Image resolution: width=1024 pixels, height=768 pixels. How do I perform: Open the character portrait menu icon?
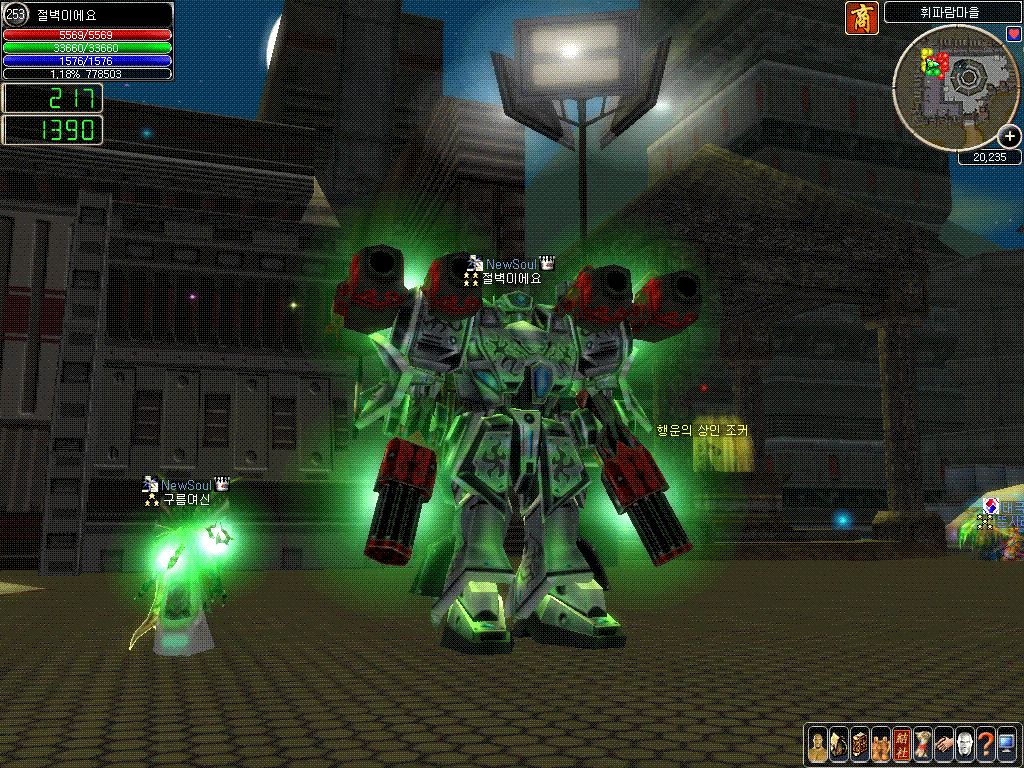(x=818, y=744)
